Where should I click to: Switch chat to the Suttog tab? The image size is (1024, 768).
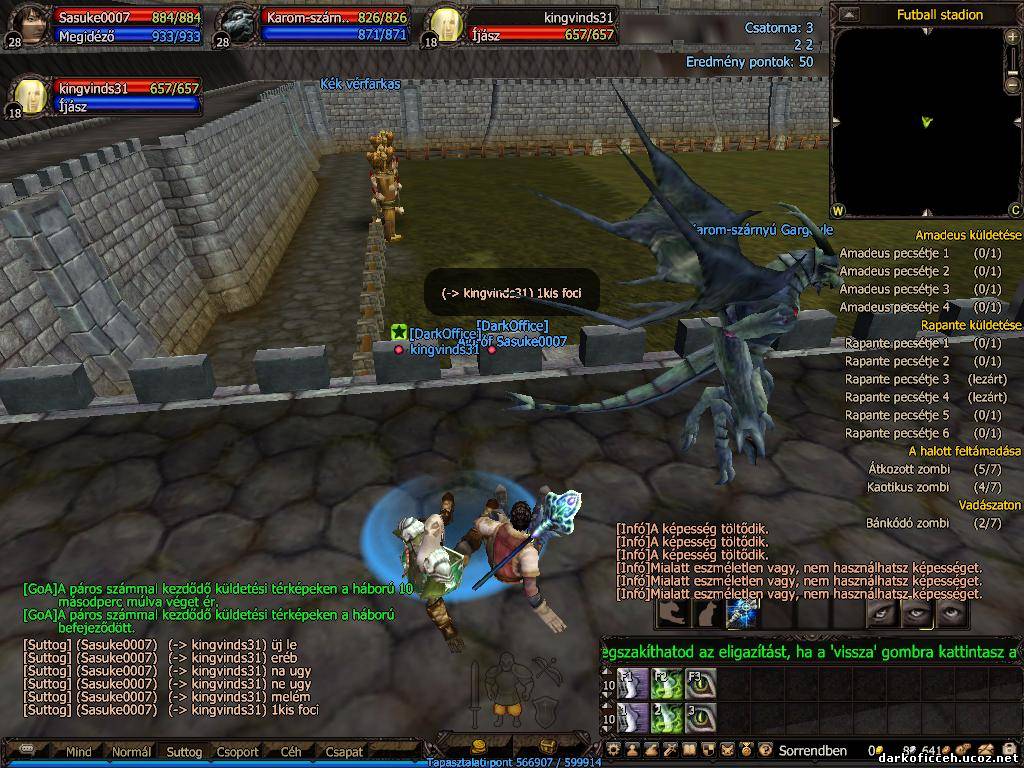pyautogui.click(x=184, y=752)
